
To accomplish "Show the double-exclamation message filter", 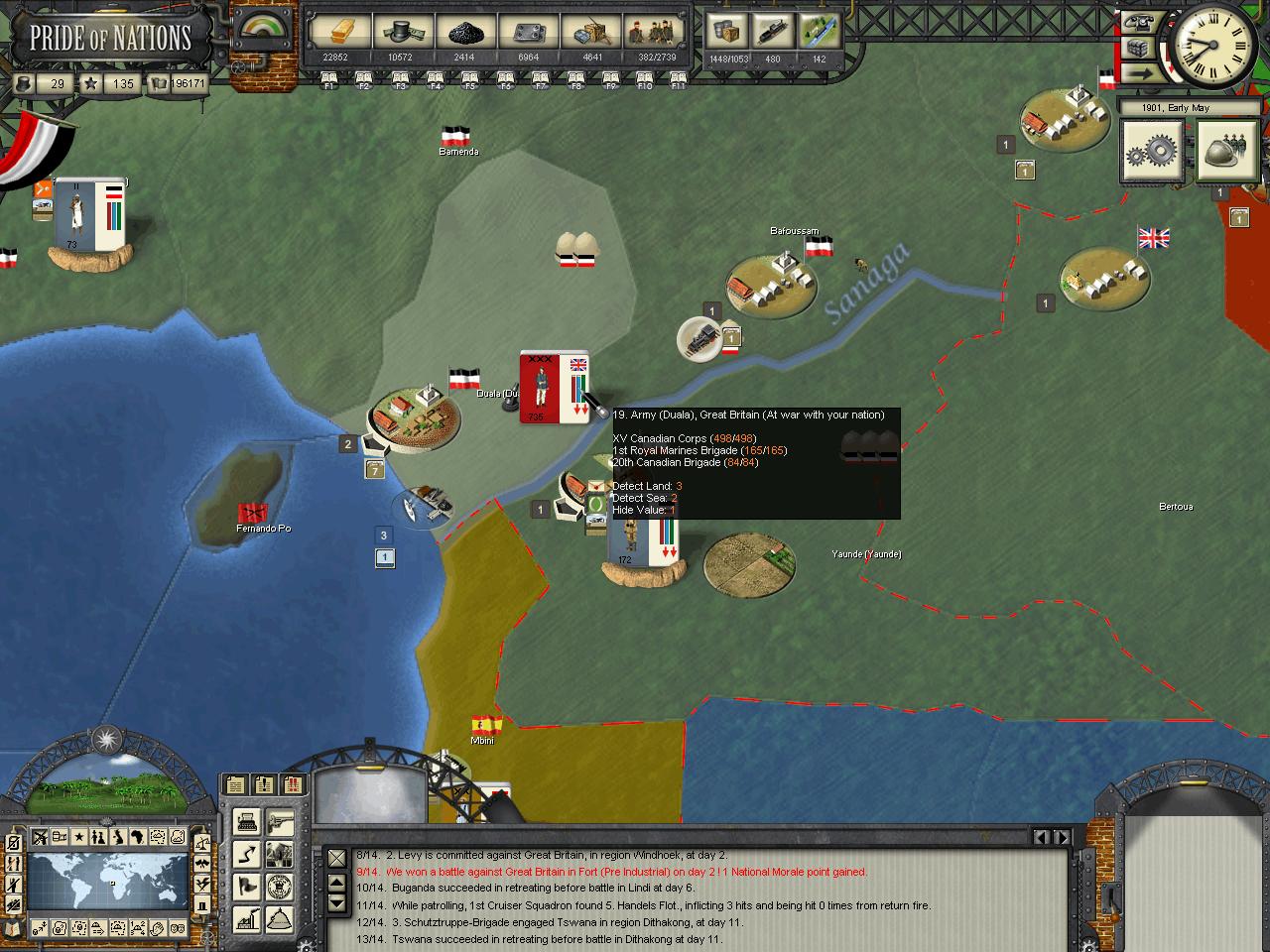I will point(294,785).
